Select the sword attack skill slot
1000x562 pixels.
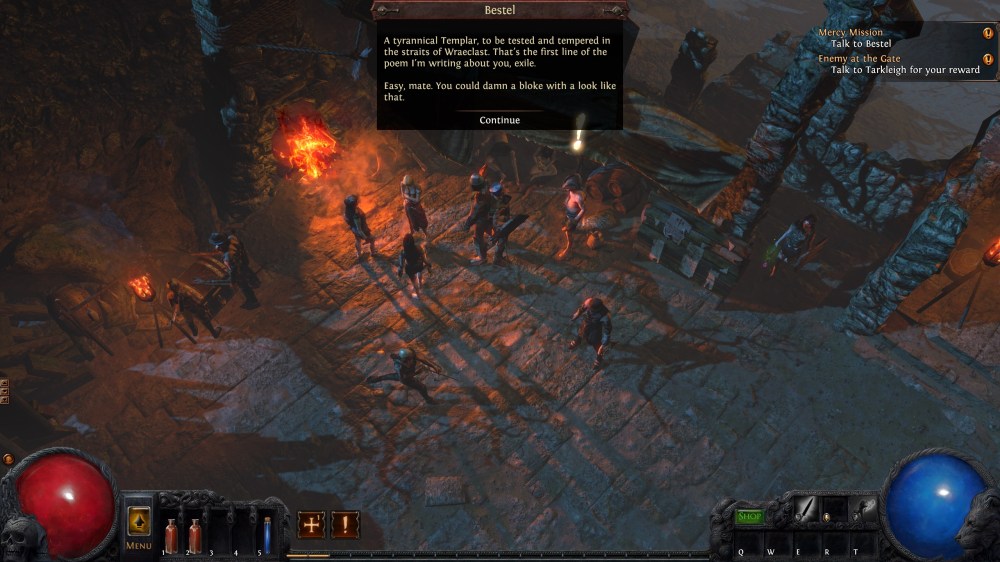tap(803, 510)
